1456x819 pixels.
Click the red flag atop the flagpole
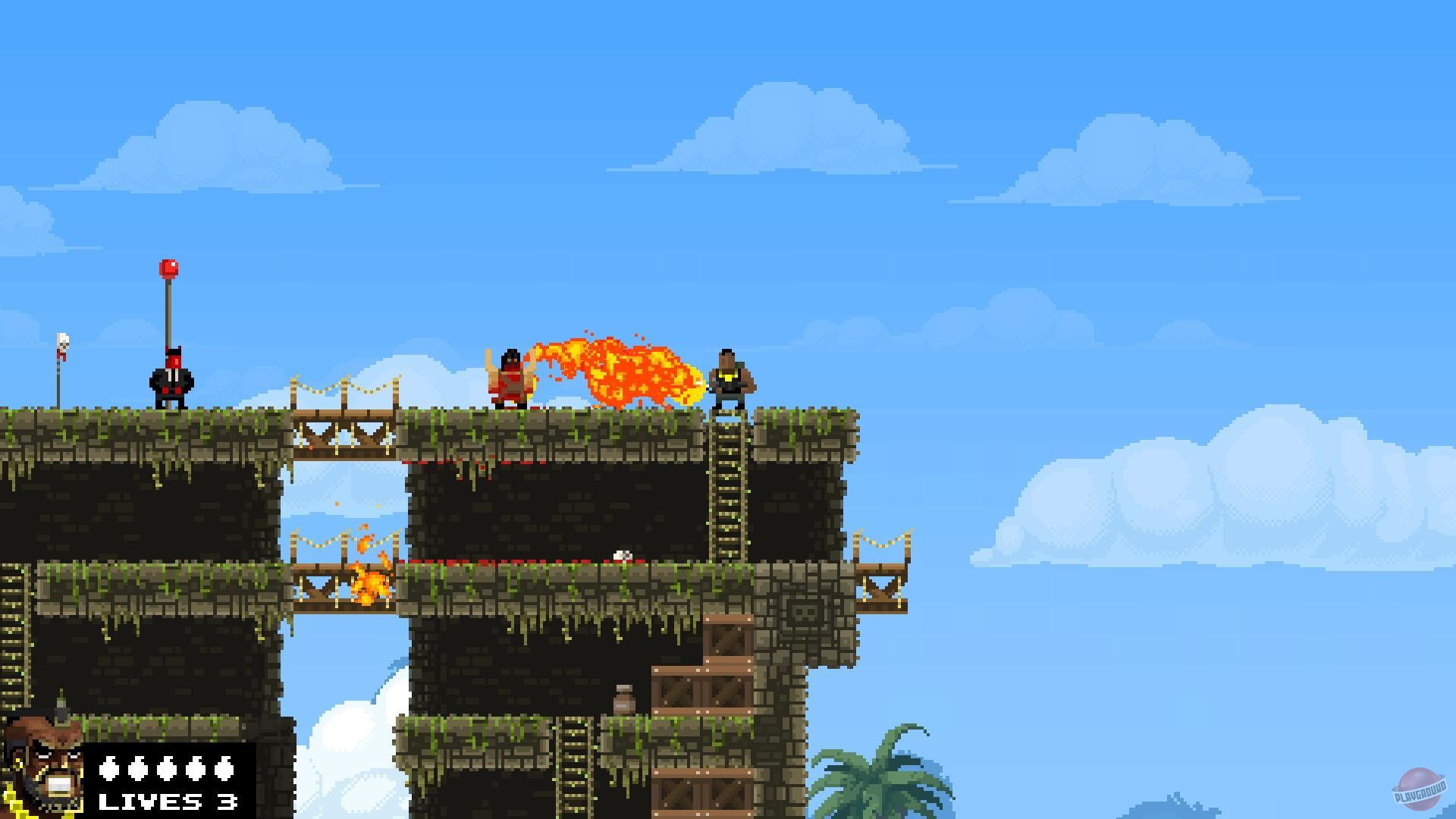167,267
